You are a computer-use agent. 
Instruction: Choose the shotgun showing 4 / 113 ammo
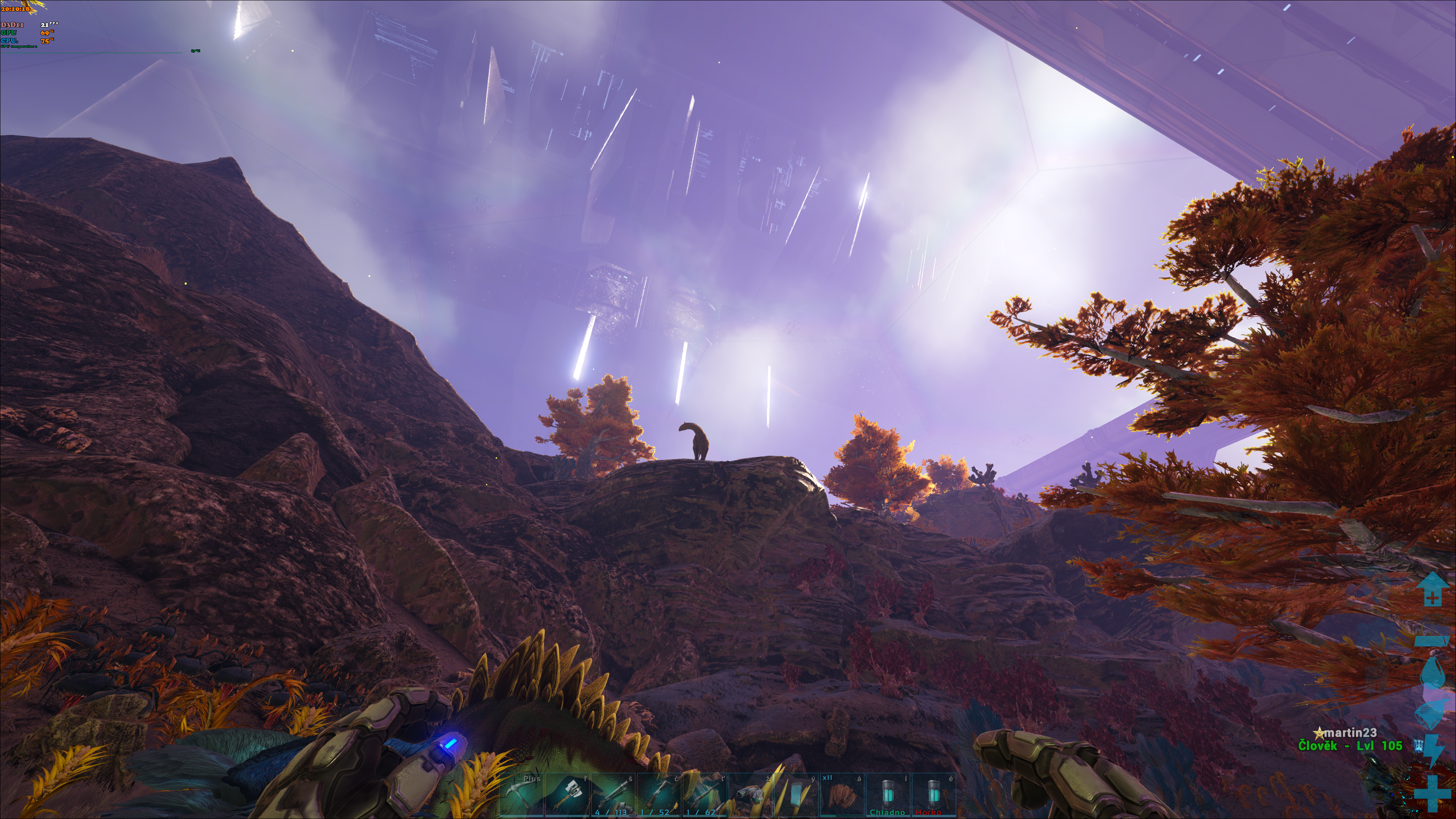614,795
